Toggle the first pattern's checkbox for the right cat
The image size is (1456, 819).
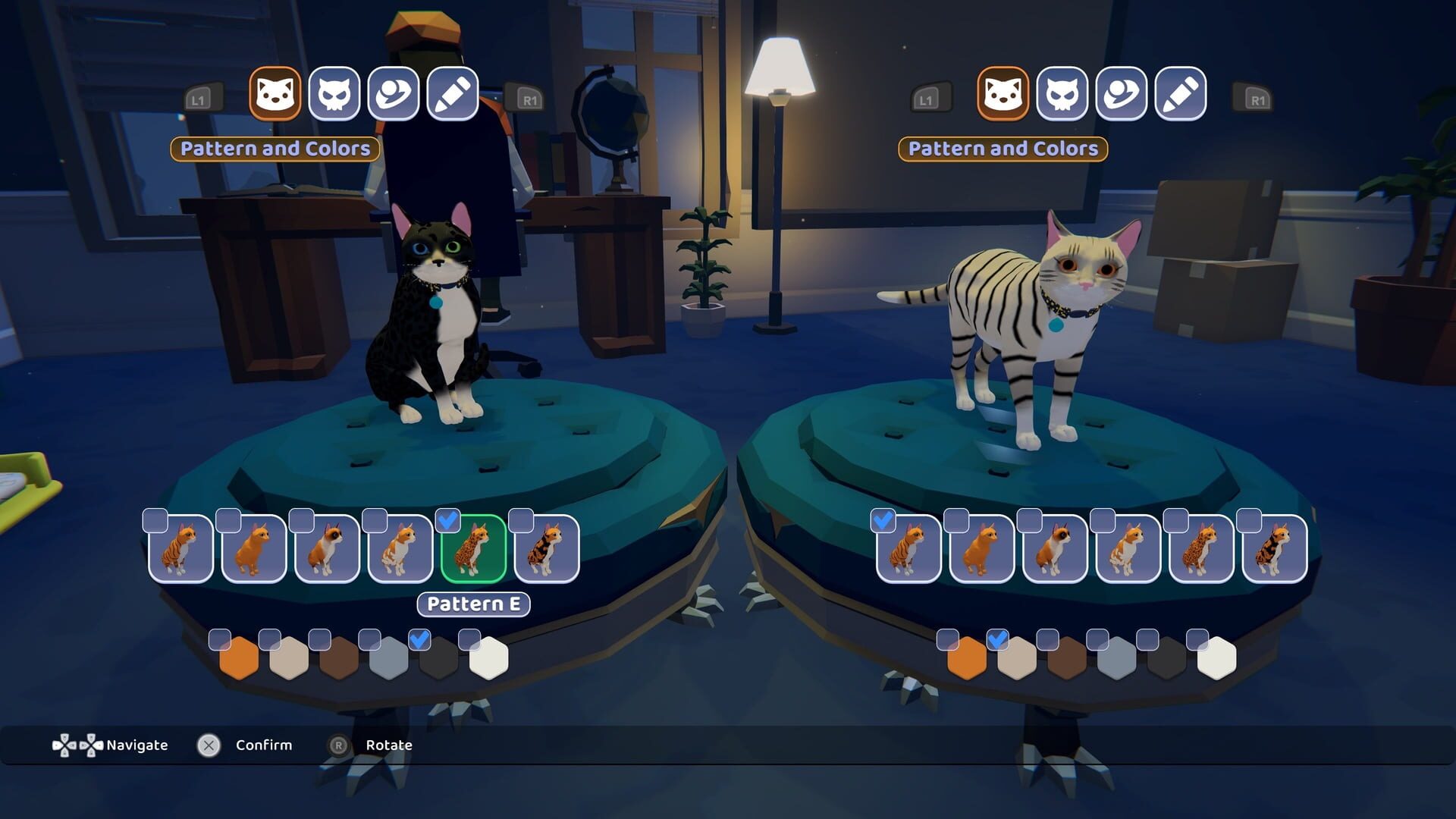883,520
